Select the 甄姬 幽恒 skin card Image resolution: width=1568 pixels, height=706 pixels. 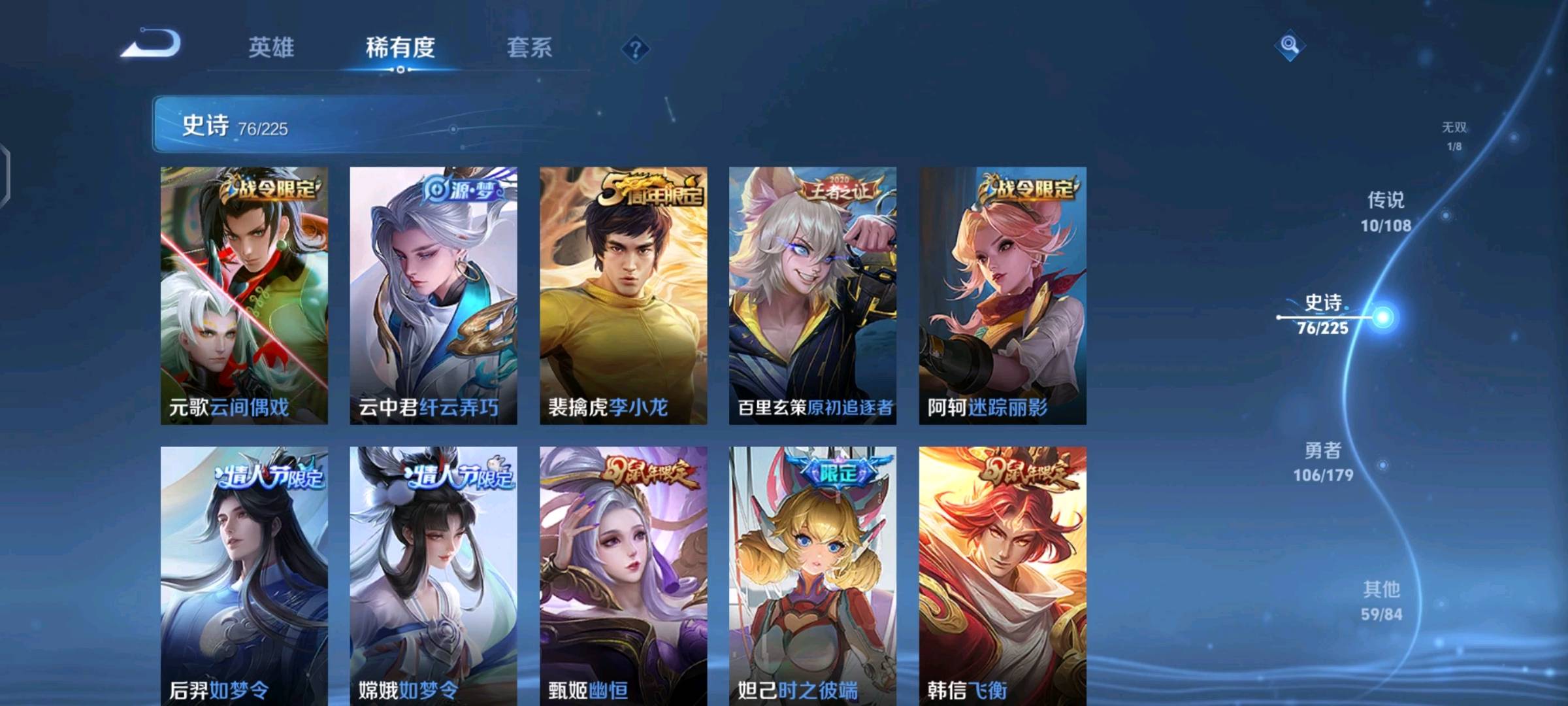(x=623, y=575)
